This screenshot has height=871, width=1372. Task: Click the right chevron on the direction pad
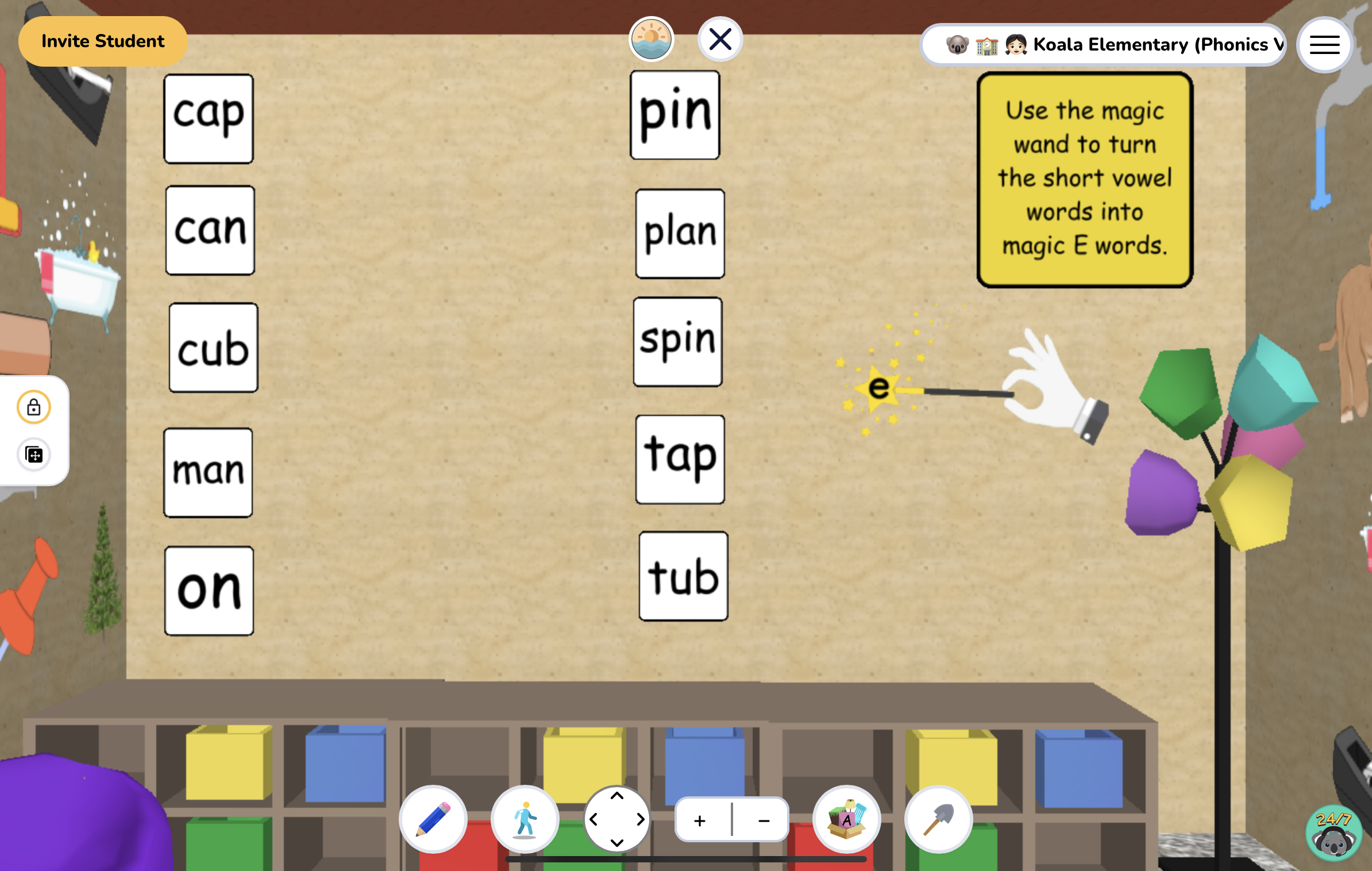click(640, 820)
